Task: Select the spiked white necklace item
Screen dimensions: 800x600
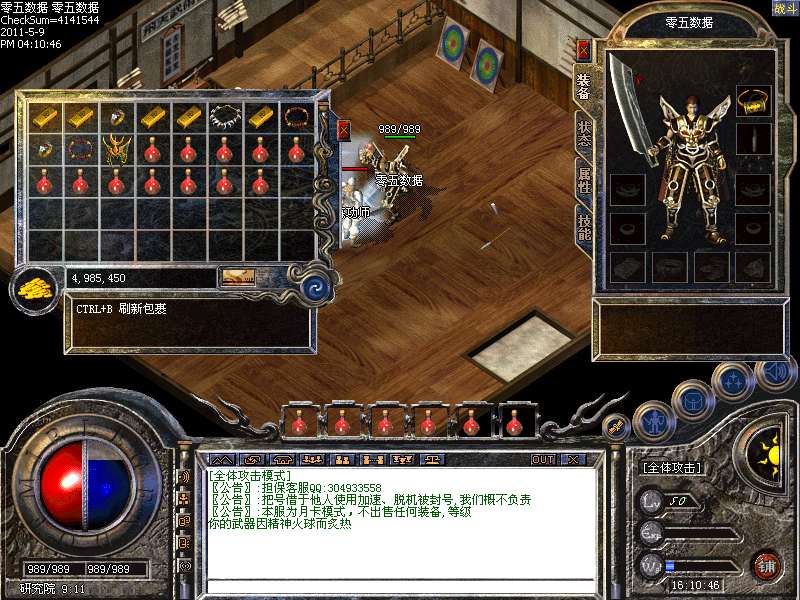Action: tap(224, 117)
